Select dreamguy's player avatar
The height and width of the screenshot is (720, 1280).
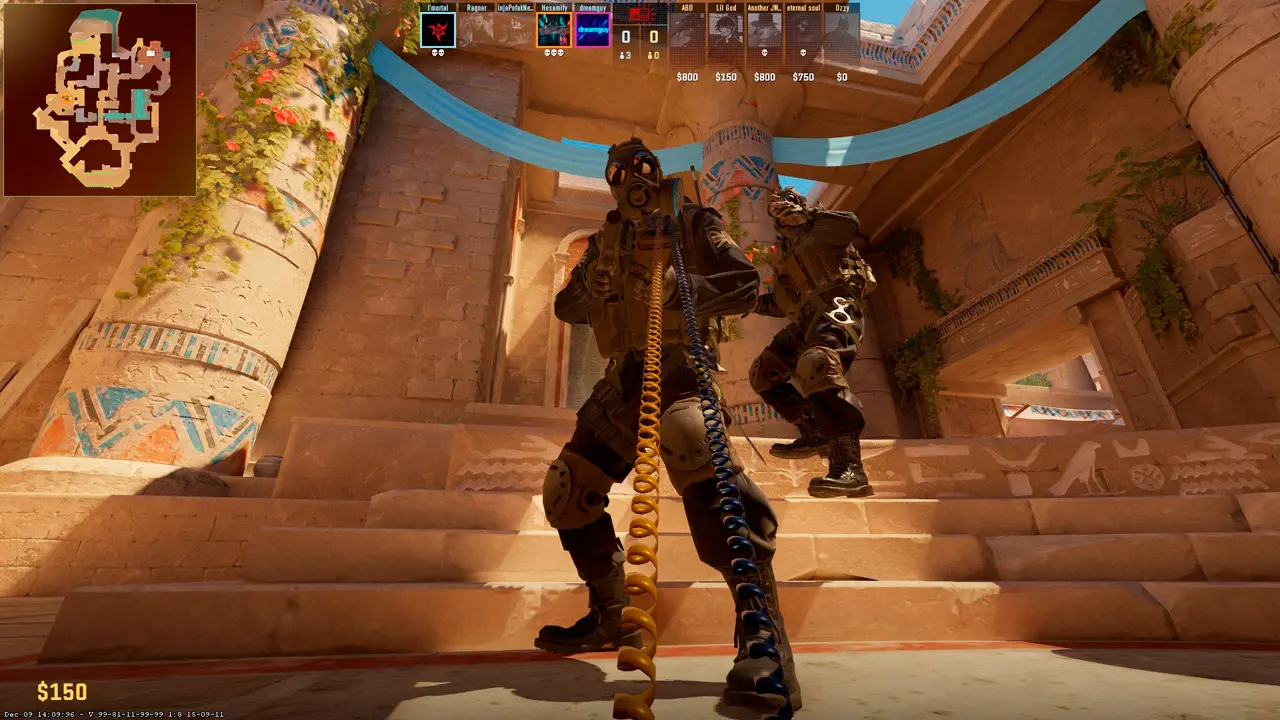point(593,30)
